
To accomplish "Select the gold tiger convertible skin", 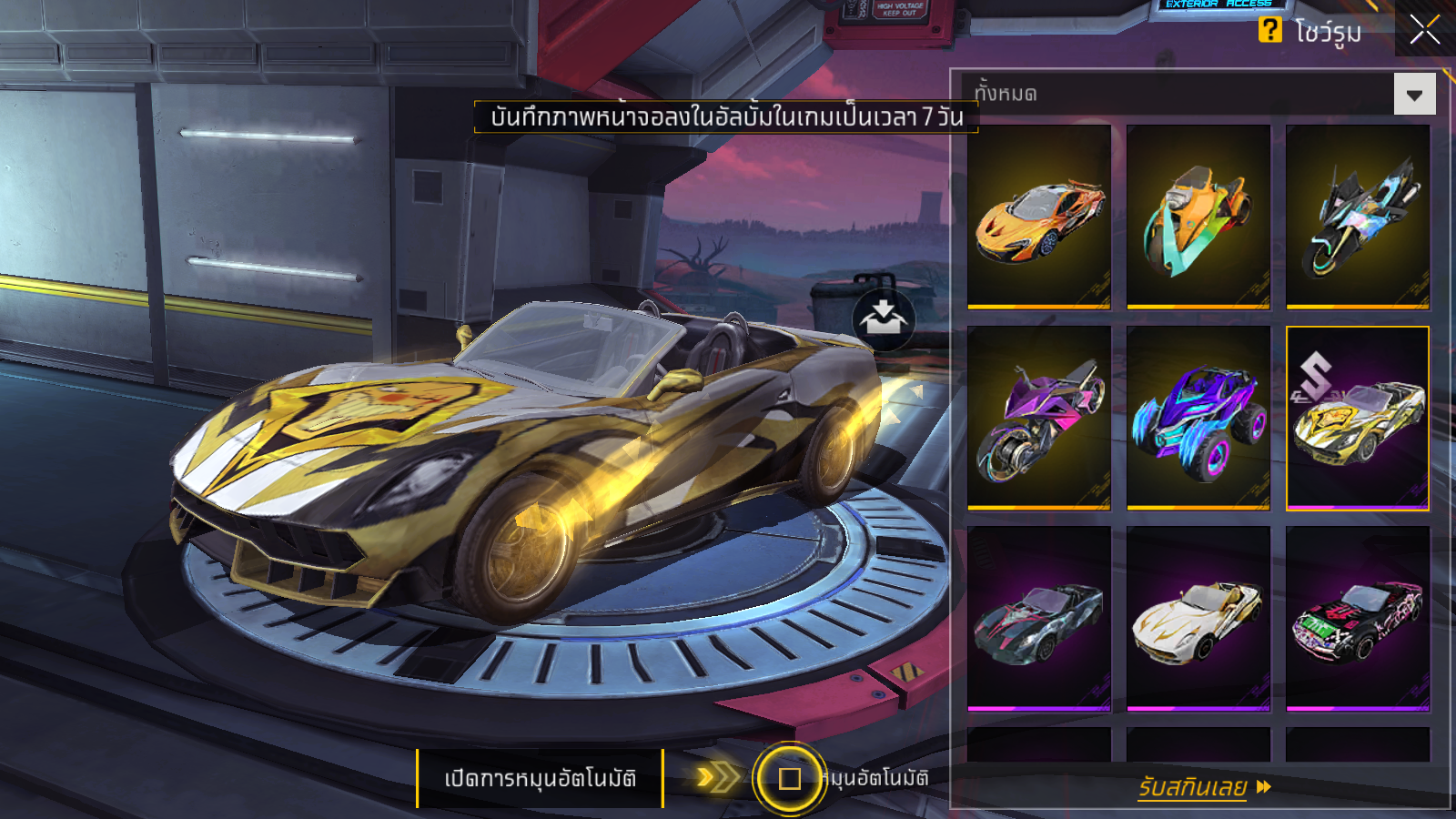I will (1358, 418).
